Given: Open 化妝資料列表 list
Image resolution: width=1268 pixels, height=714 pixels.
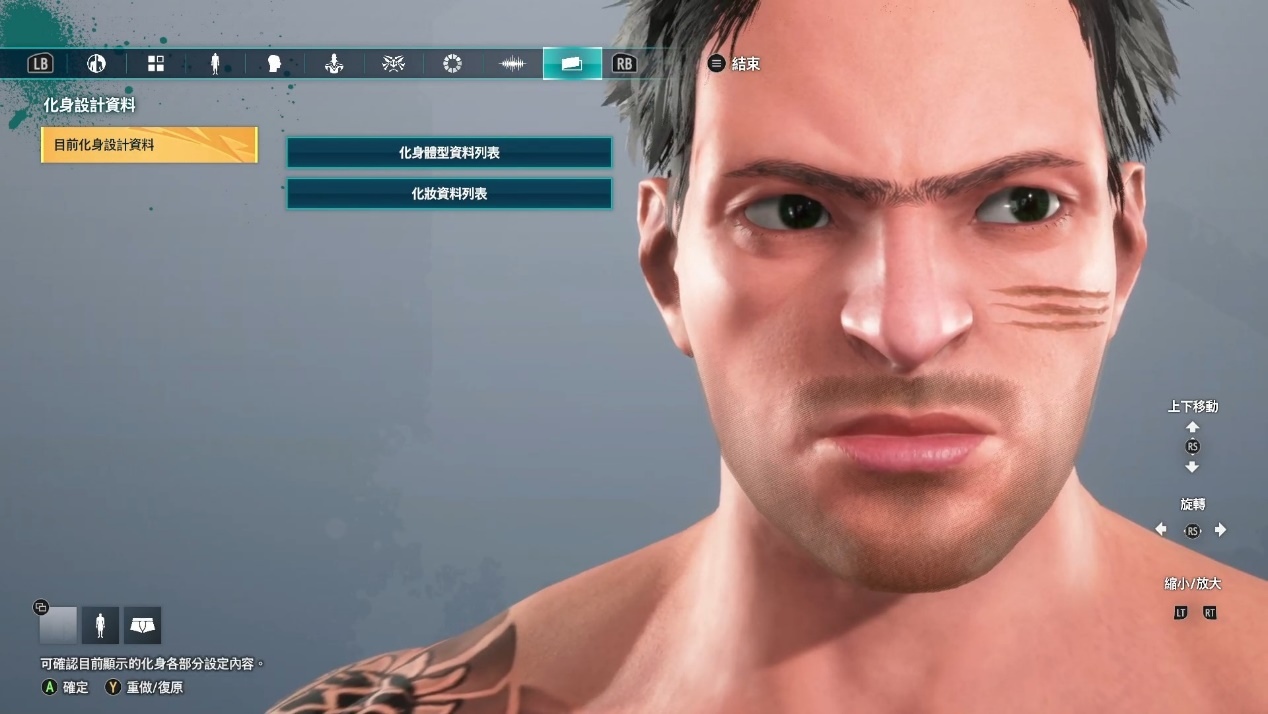Looking at the screenshot, I should (x=449, y=194).
